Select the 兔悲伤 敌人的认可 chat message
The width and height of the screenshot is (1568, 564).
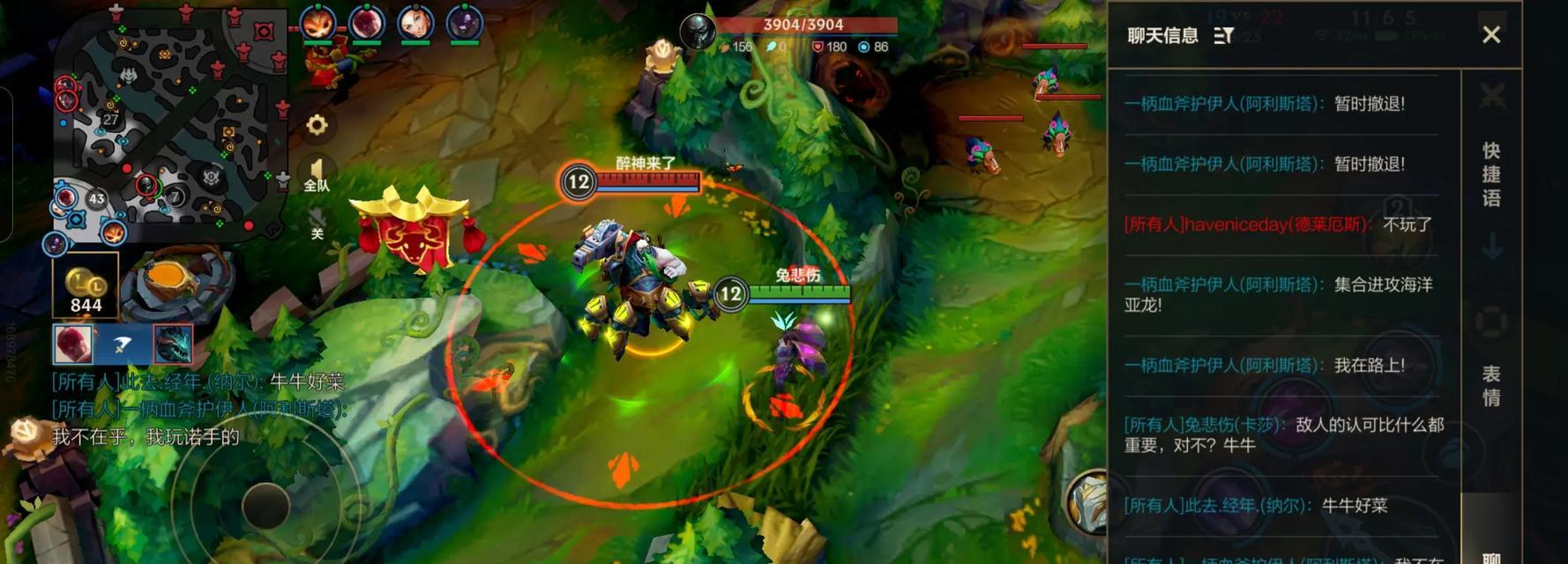(x=1282, y=434)
